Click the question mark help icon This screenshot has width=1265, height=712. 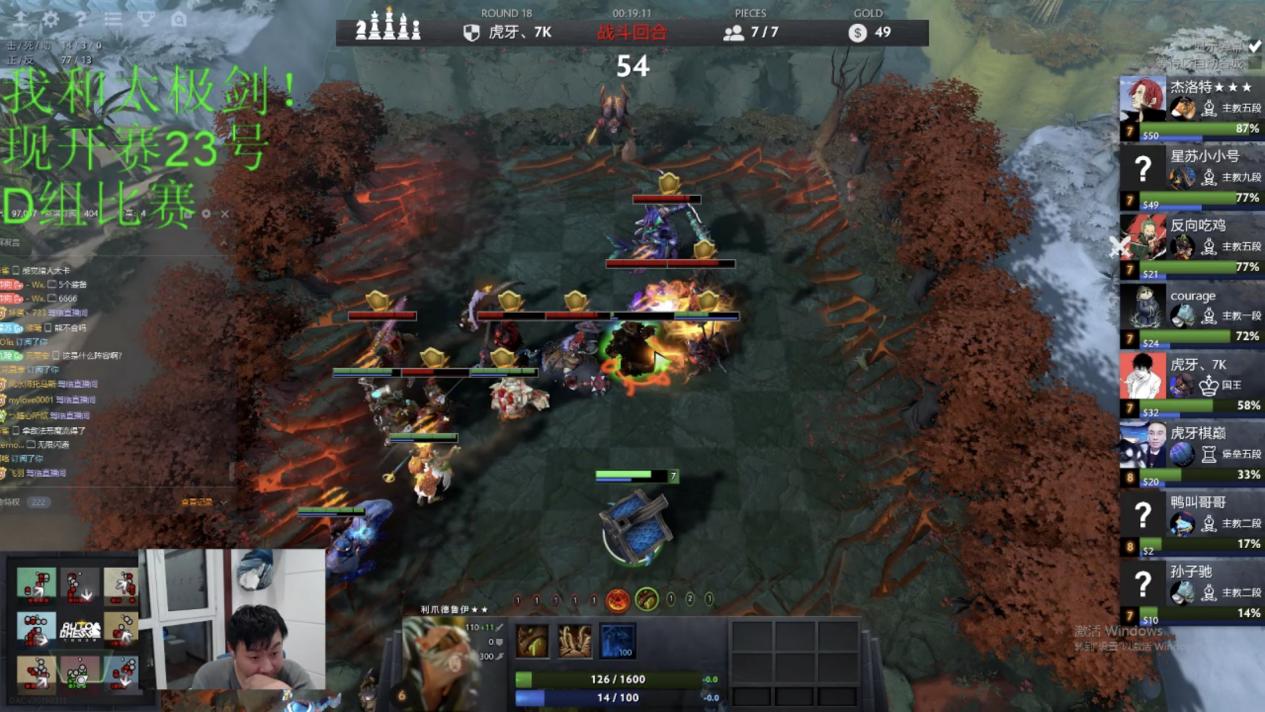(81, 19)
